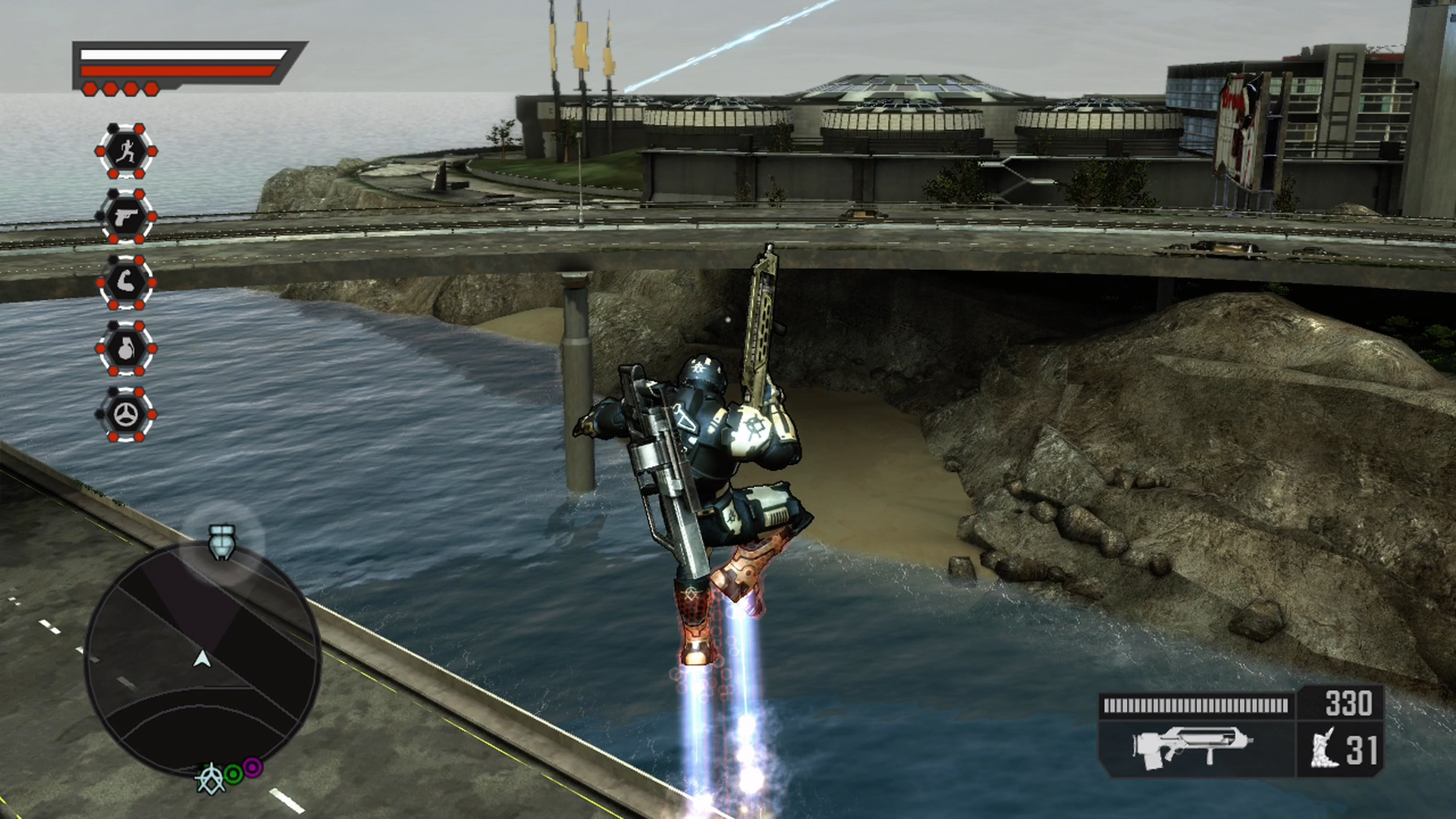The height and width of the screenshot is (819, 1456).
Task: Click the compass arrow in the minimap
Action: pos(201,659)
